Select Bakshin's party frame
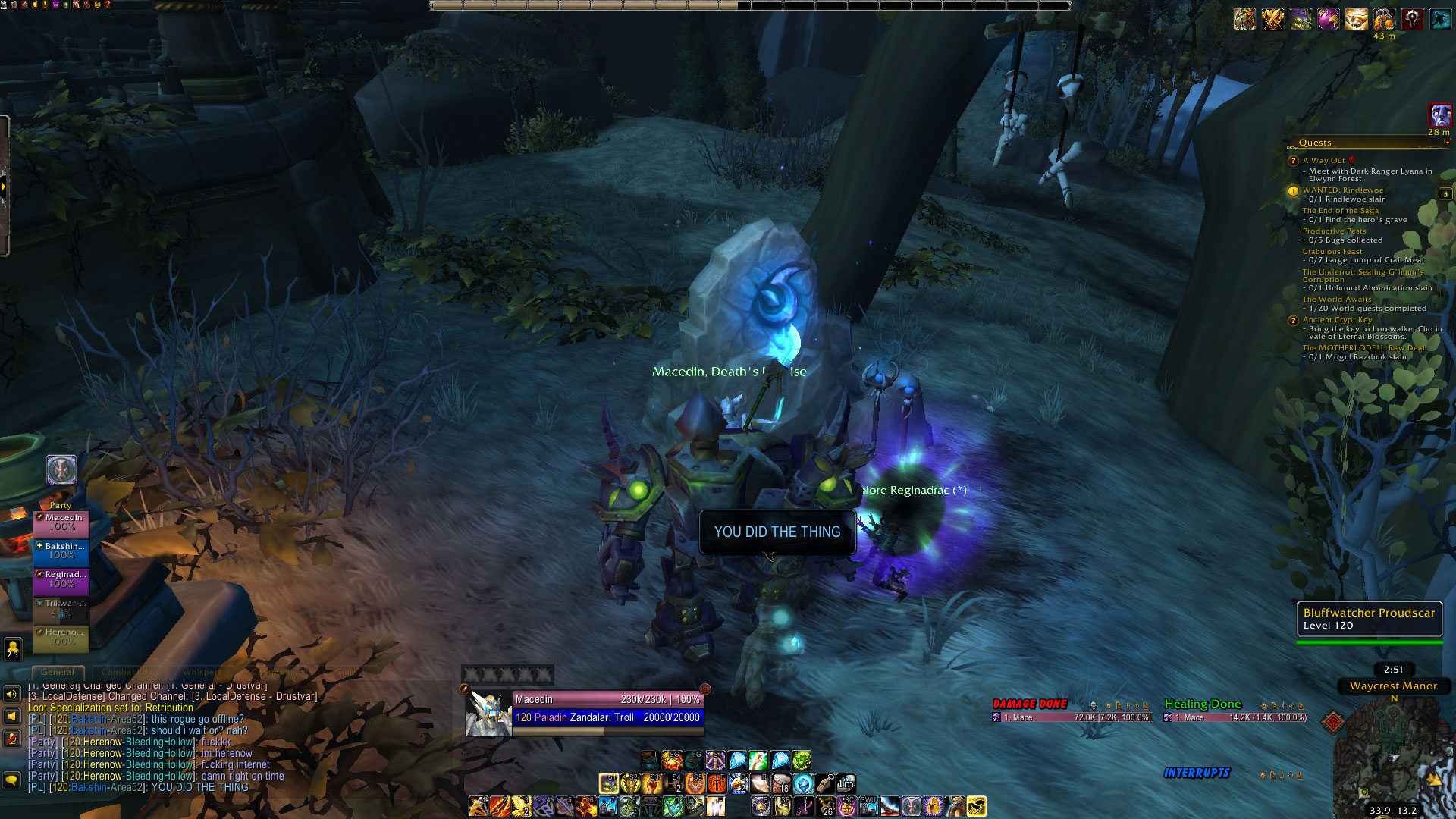Viewport: 1456px width, 819px height. [x=61, y=551]
